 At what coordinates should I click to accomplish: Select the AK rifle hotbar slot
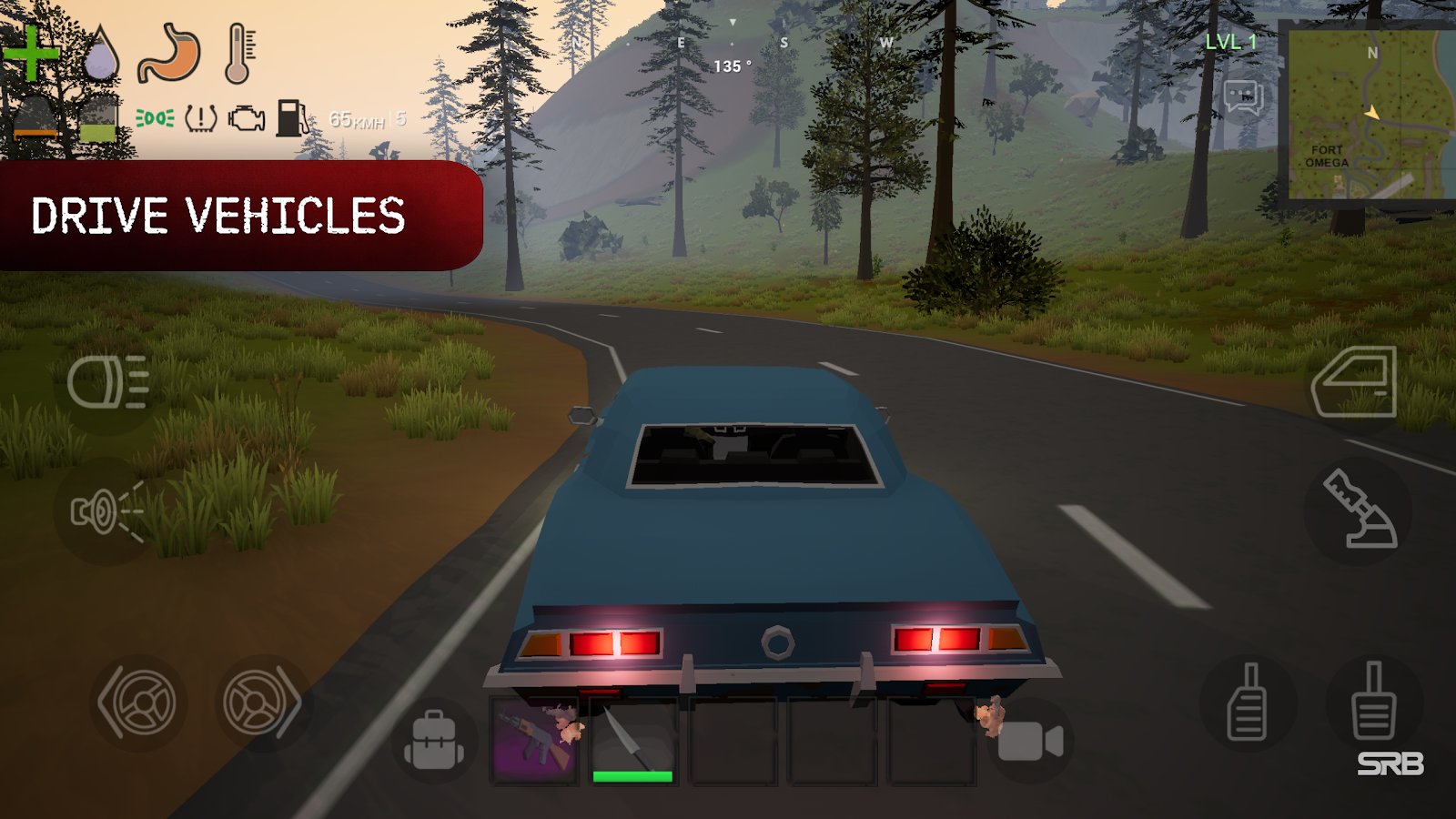tap(535, 740)
